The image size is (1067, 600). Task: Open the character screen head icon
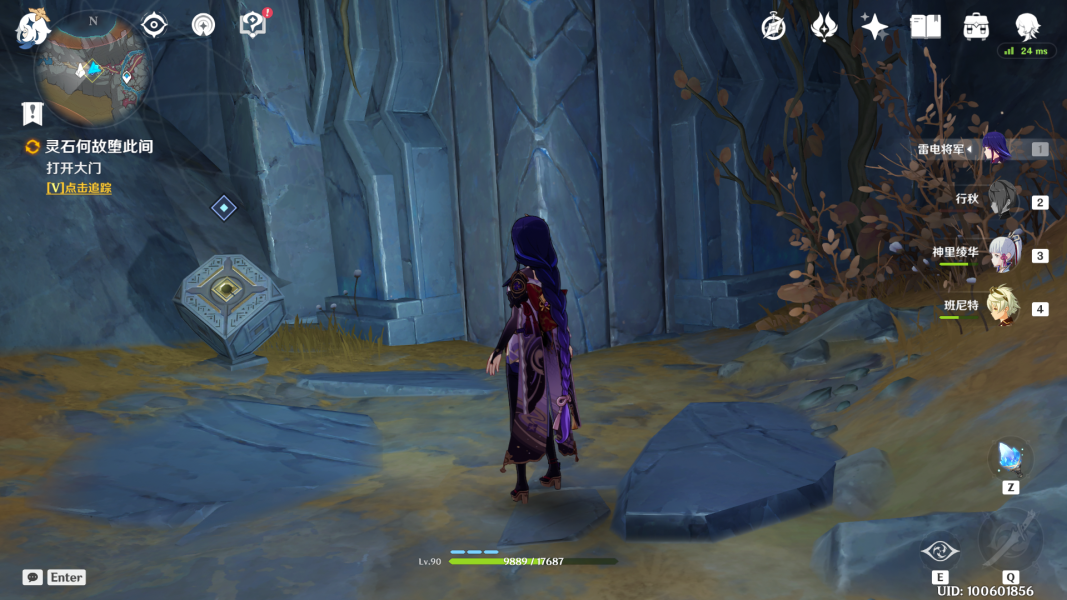click(x=1027, y=26)
